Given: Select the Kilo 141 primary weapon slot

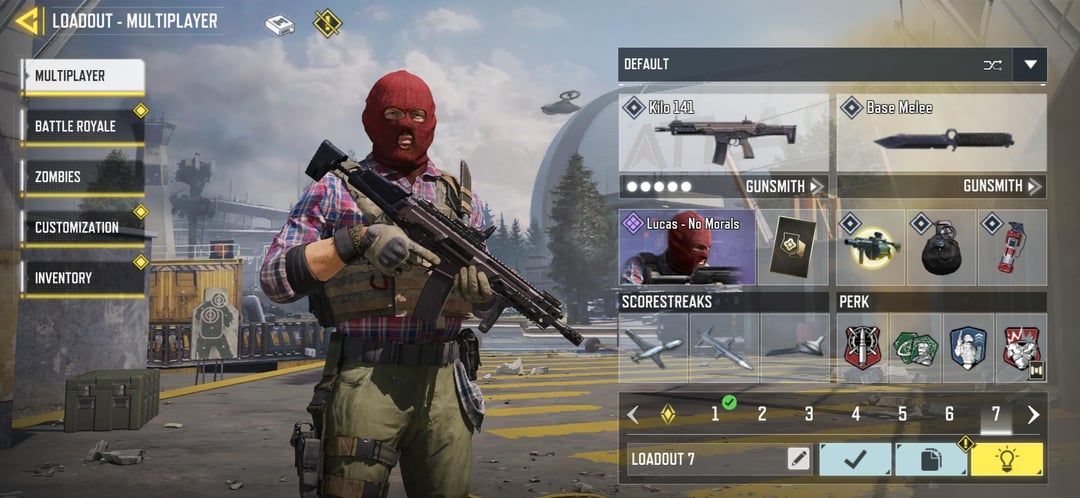Looking at the screenshot, I should coord(724,133).
